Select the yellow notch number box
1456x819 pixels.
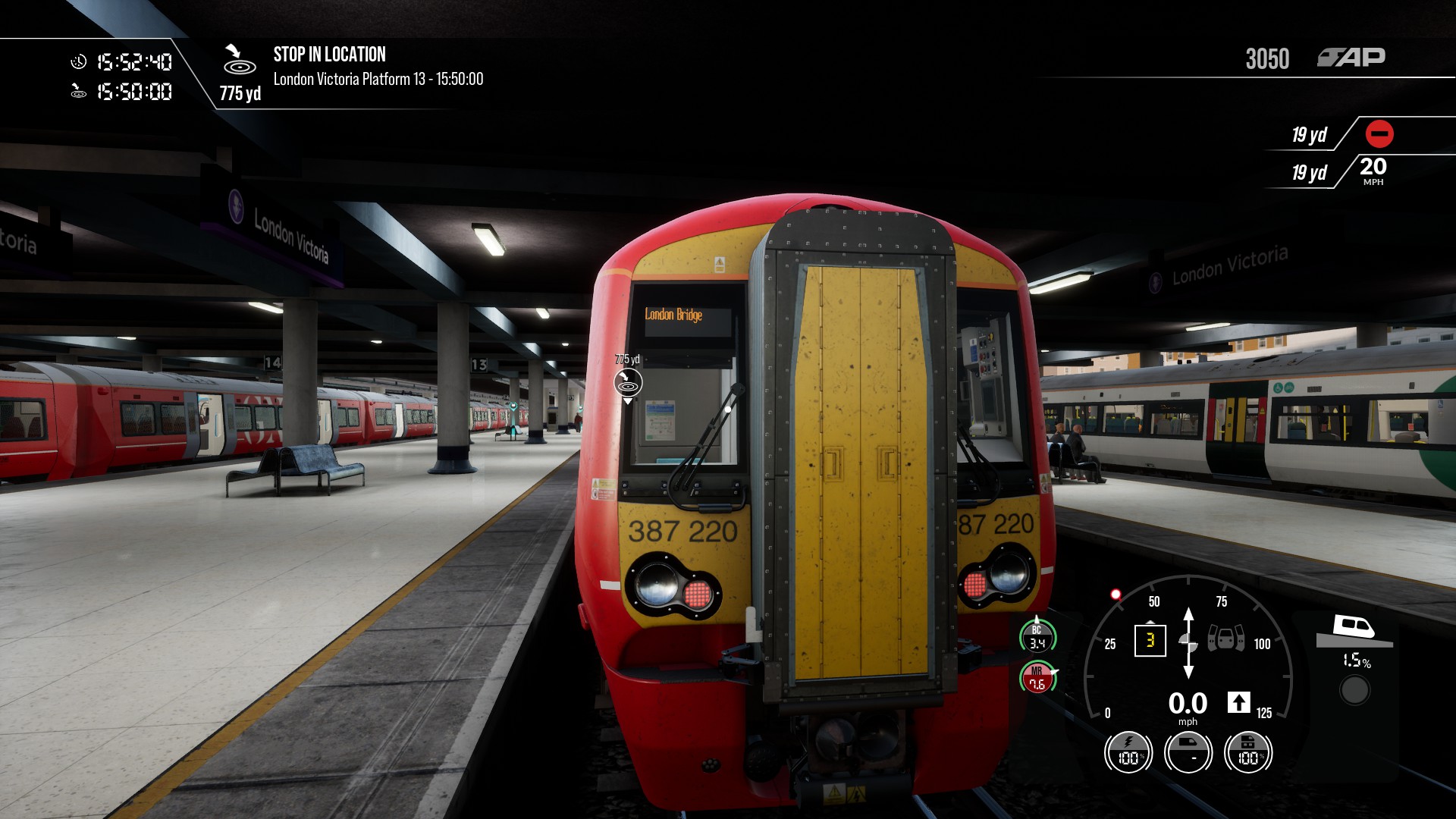(1150, 641)
